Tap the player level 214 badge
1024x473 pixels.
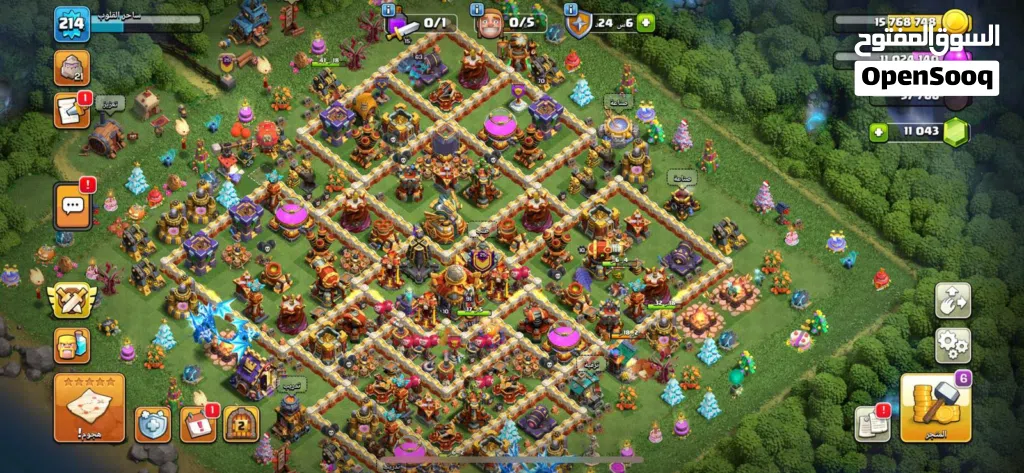71,25
